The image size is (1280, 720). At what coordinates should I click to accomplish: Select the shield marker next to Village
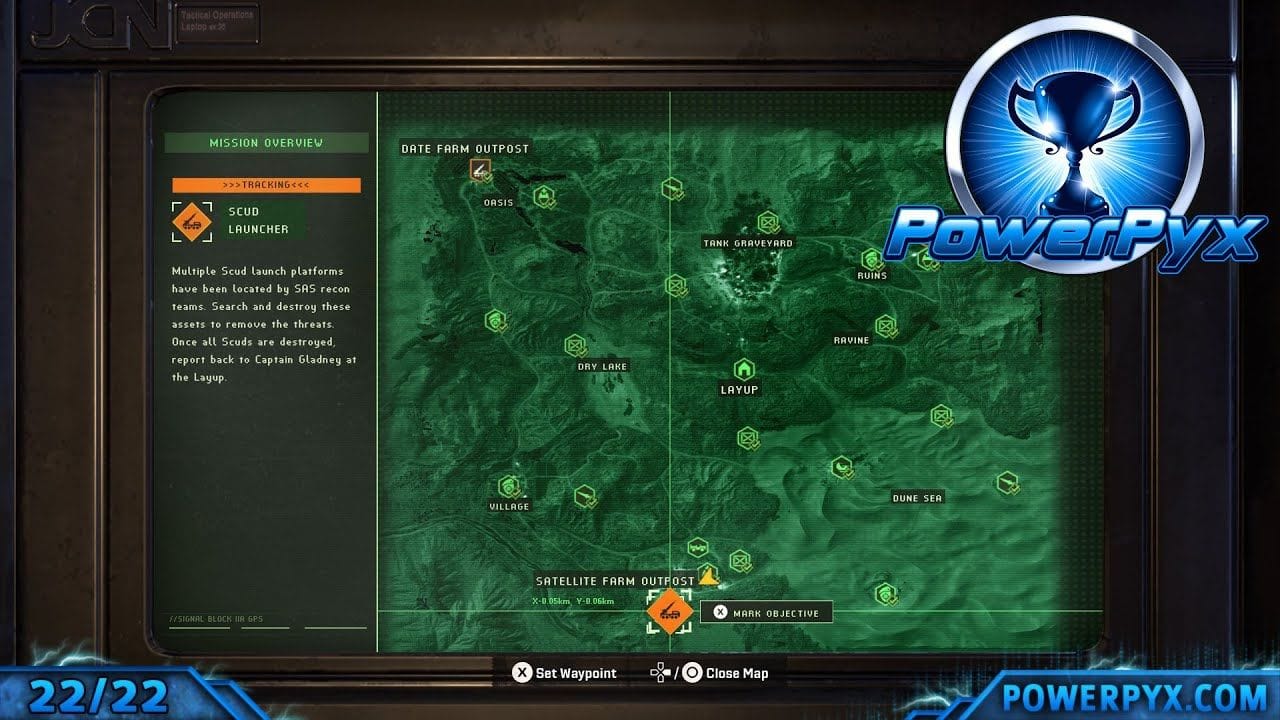[495, 320]
